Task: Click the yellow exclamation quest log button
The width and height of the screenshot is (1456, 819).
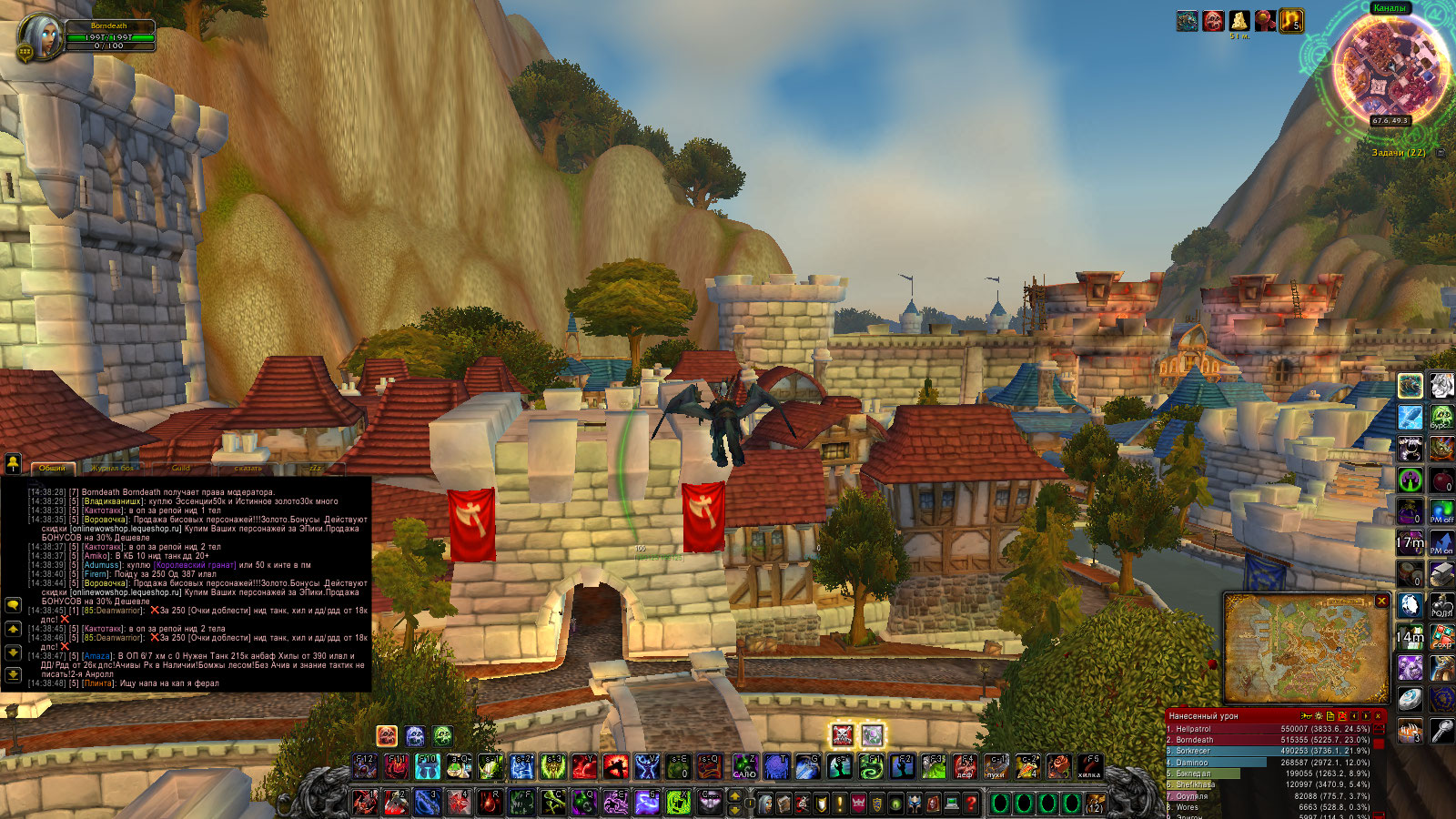Action: [x=839, y=804]
